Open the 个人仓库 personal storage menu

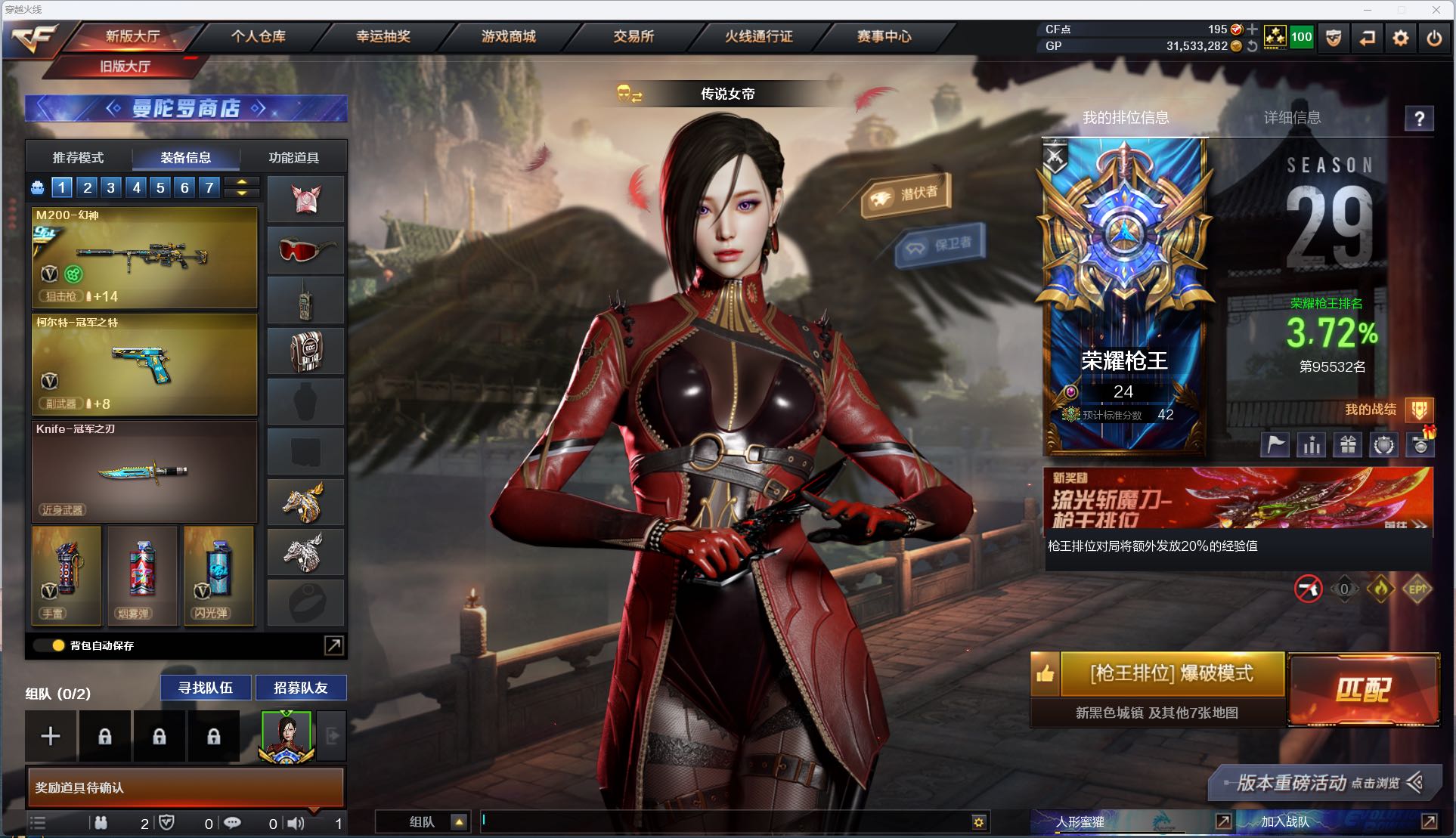tap(258, 36)
